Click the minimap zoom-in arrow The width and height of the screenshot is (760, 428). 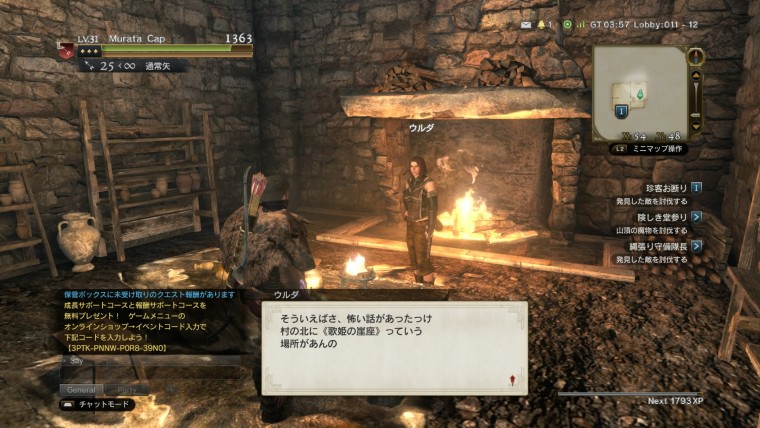pyautogui.click(x=697, y=74)
